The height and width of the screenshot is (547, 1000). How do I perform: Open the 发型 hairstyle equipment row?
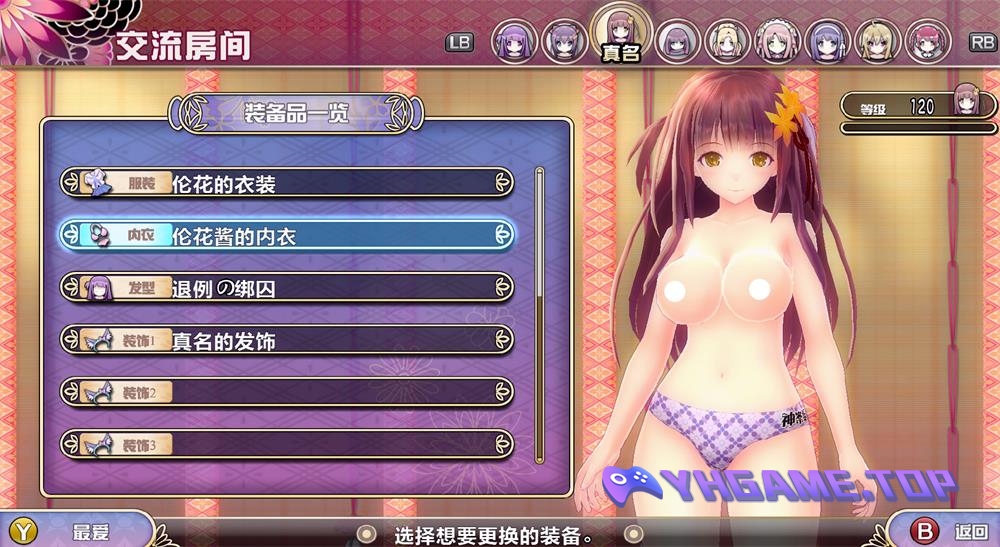(287, 288)
